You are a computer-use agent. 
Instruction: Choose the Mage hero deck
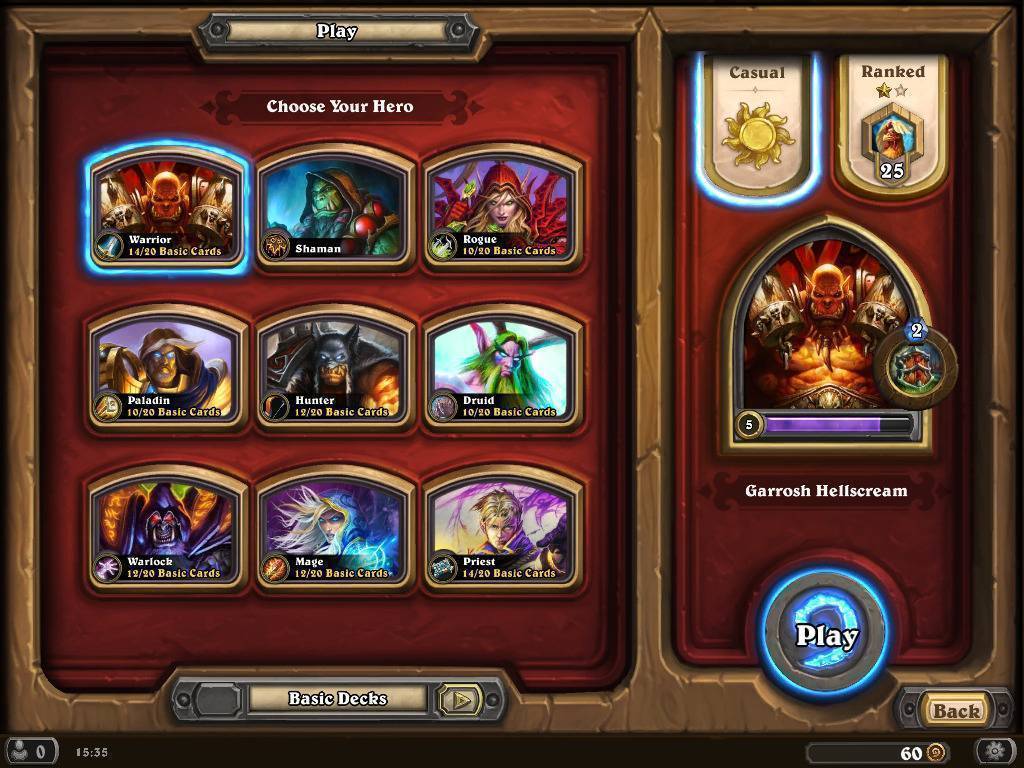335,531
